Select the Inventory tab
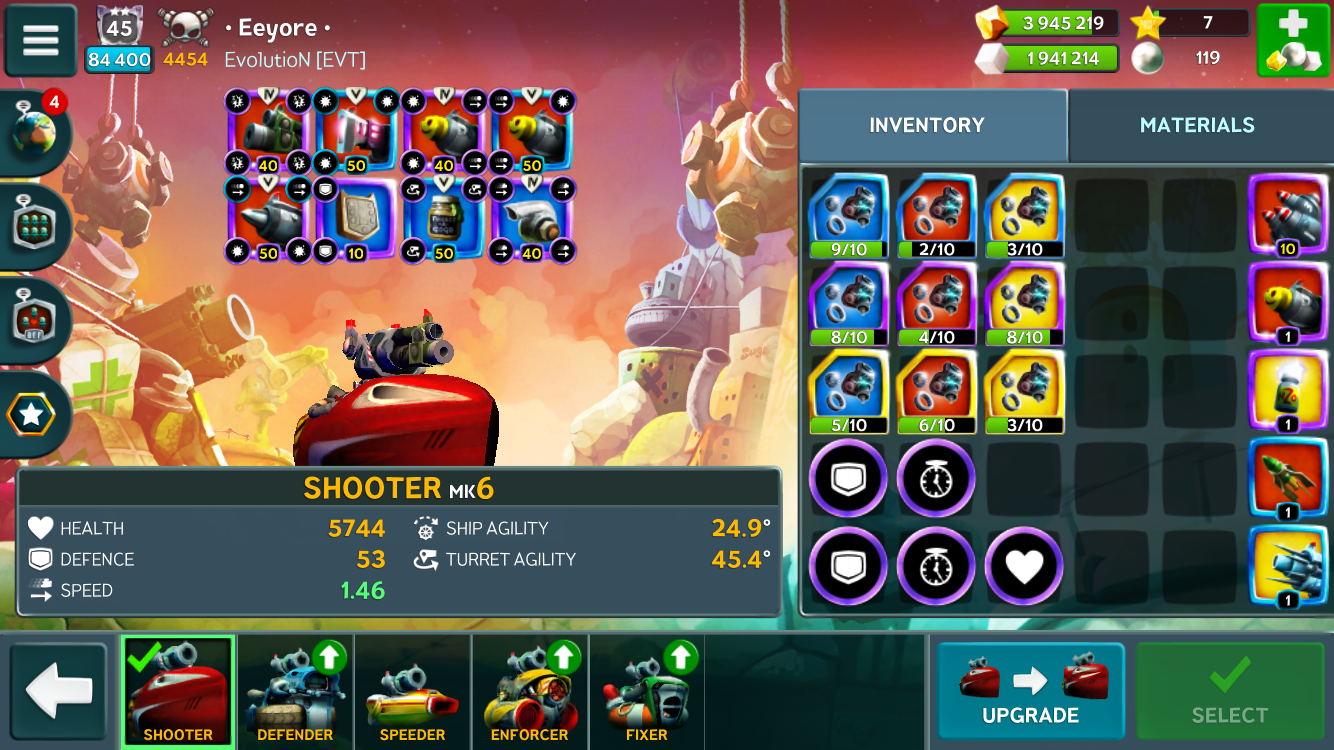The width and height of the screenshot is (1334, 750). (926, 125)
